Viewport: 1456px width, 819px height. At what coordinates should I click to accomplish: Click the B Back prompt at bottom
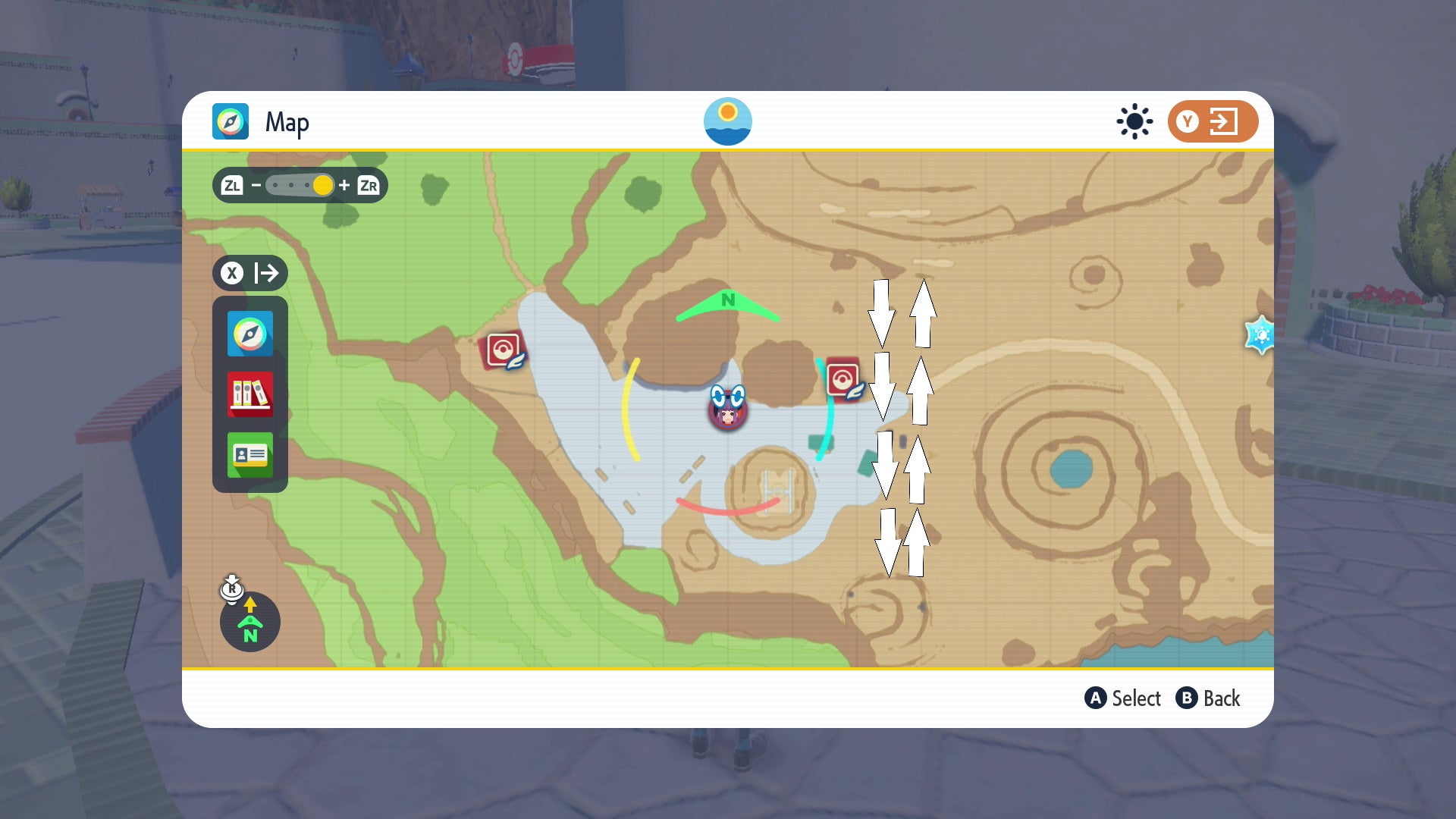tap(1210, 698)
